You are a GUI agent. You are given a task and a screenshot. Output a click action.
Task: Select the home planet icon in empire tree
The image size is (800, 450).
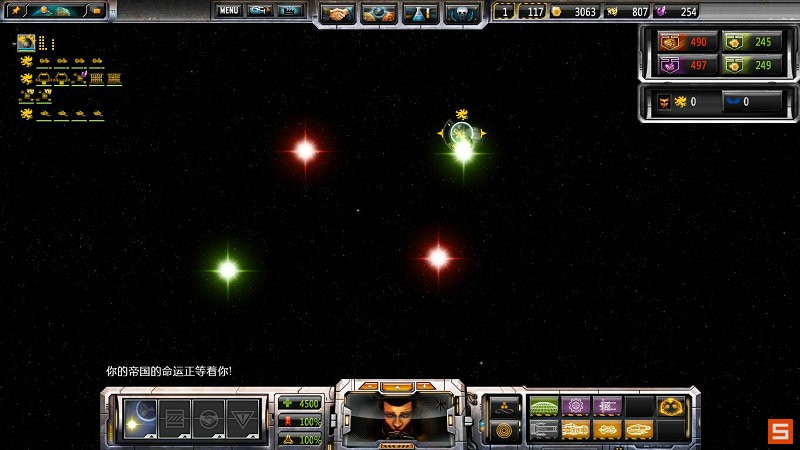pos(26,43)
